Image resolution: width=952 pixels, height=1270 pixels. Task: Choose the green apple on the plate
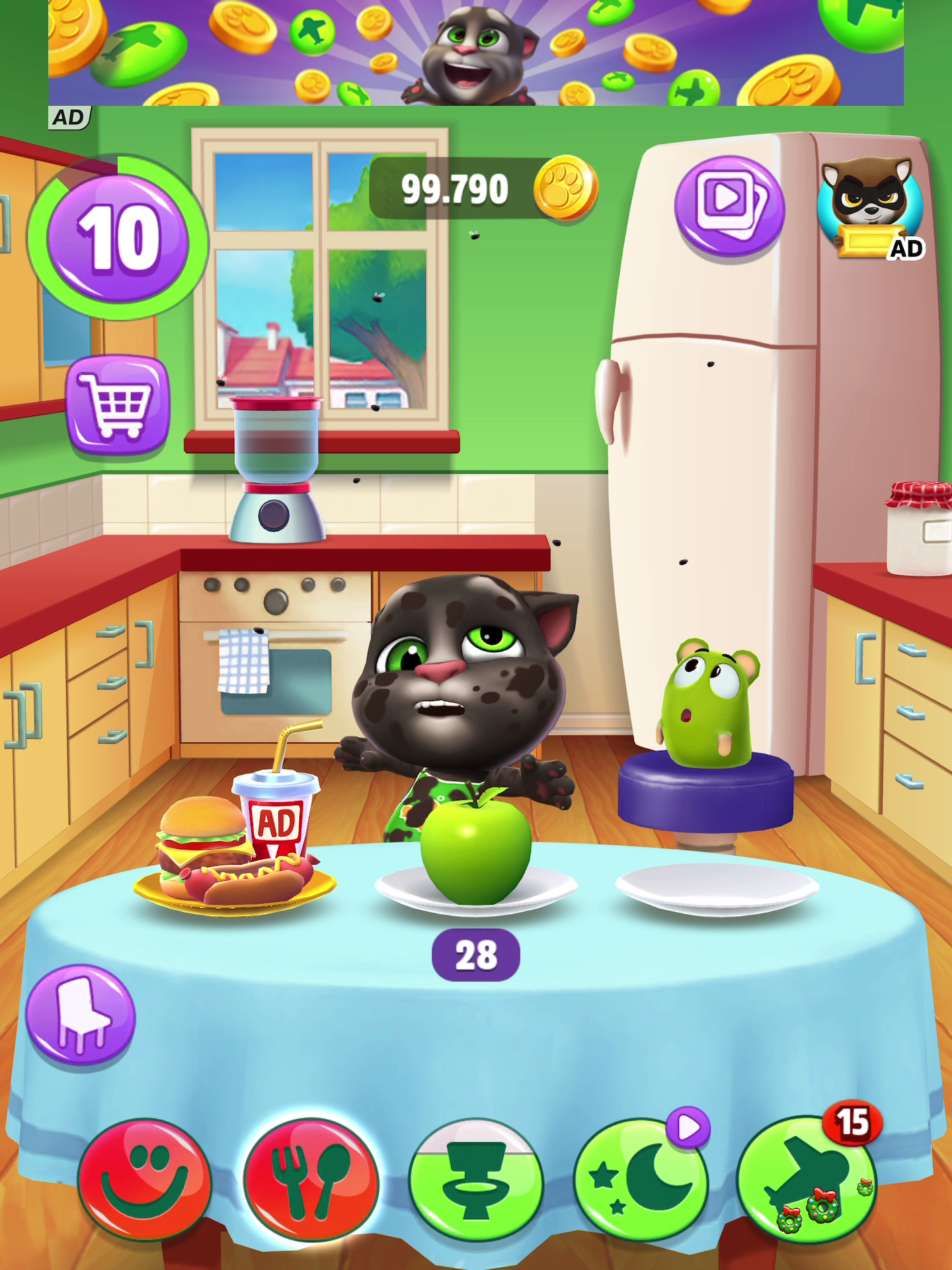point(476,848)
